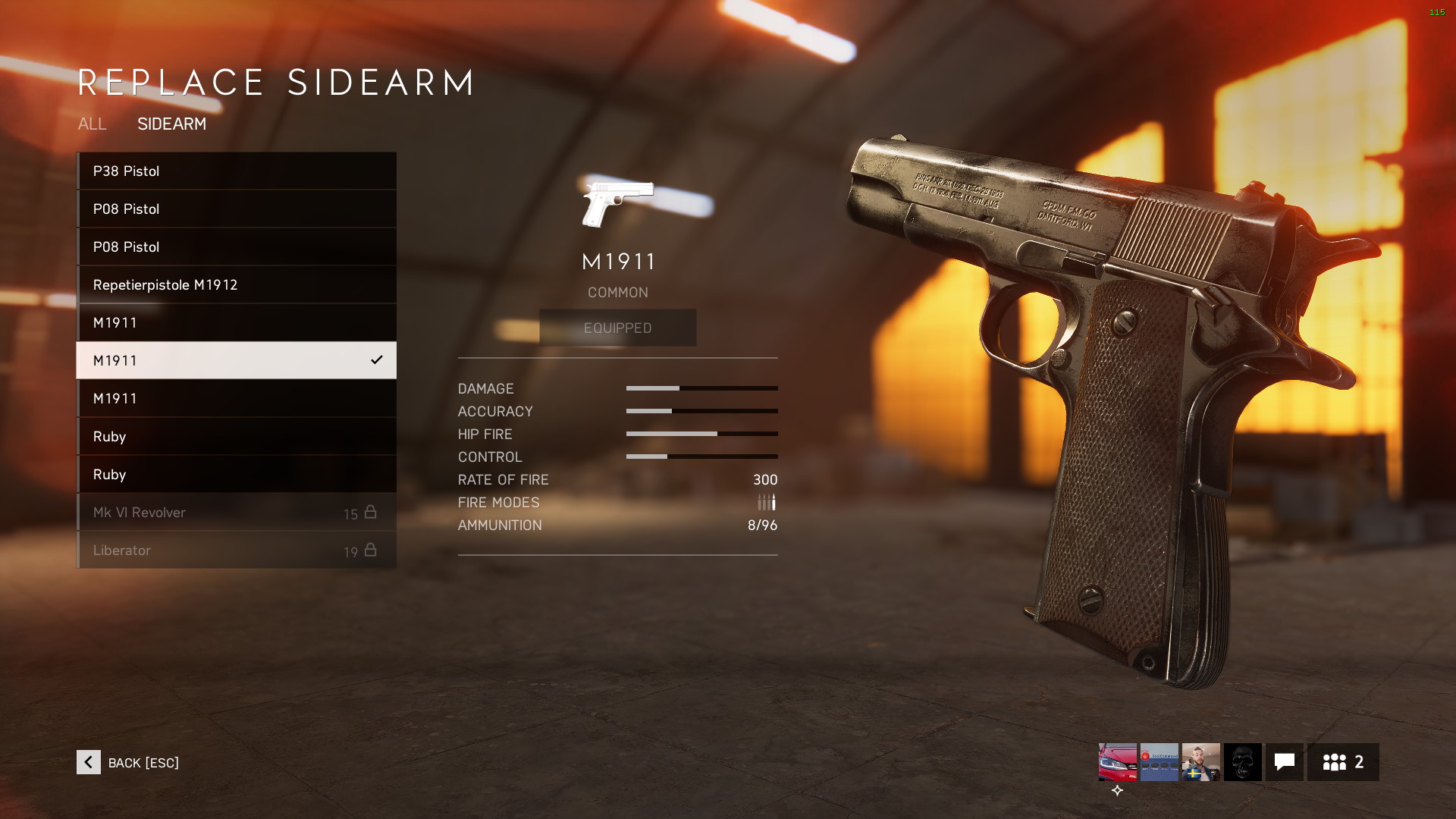Open the chat speech bubble icon
The width and height of the screenshot is (1456, 819).
click(x=1284, y=762)
